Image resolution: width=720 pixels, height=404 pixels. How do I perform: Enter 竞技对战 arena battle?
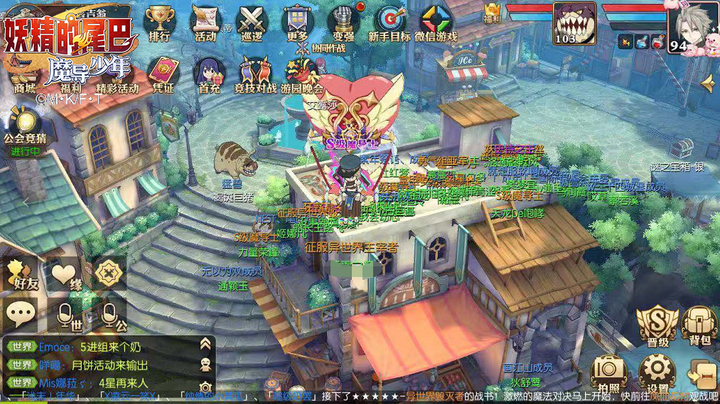click(x=254, y=72)
